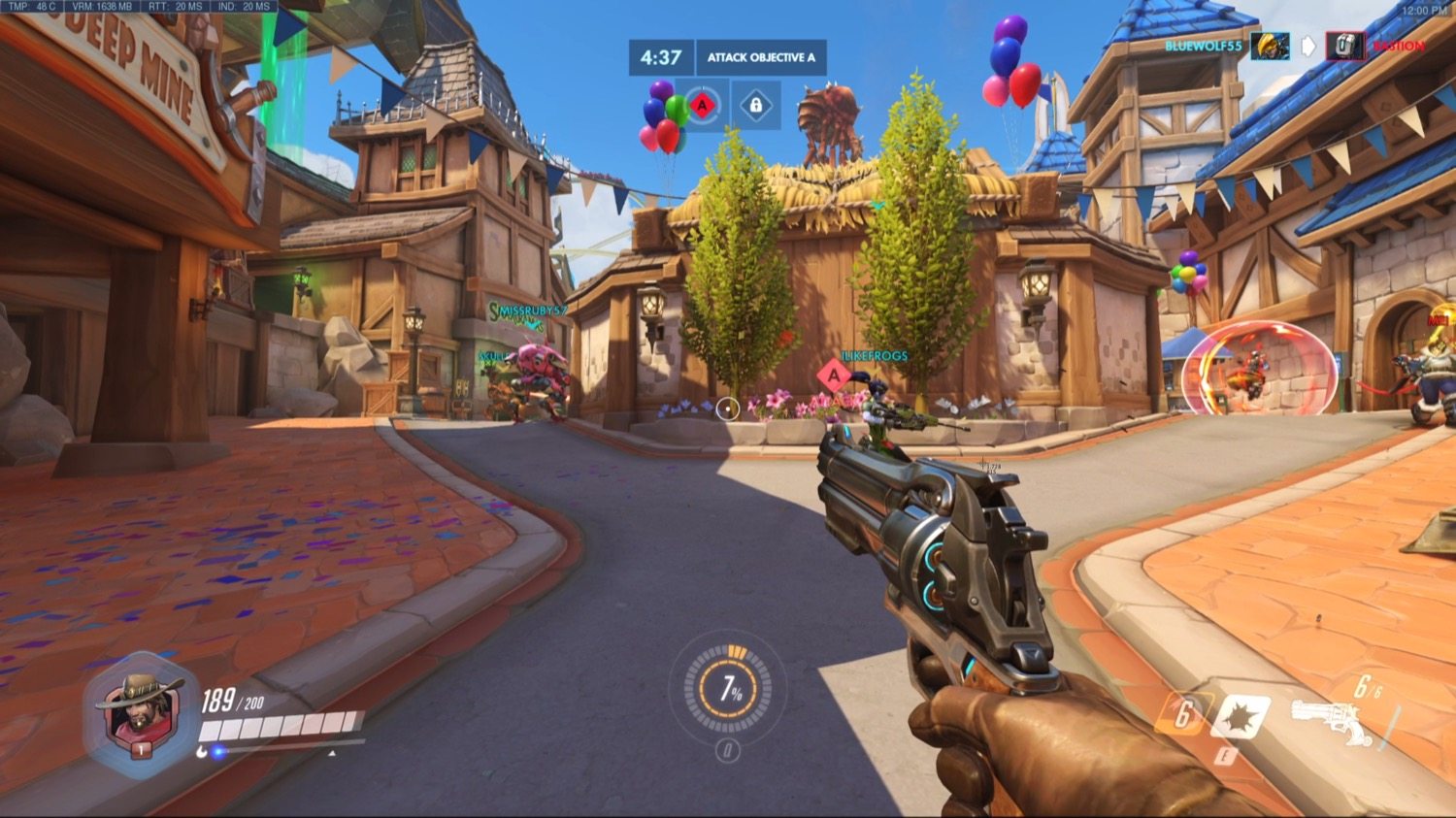Click the cowboy hero portrait

(140, 713)
